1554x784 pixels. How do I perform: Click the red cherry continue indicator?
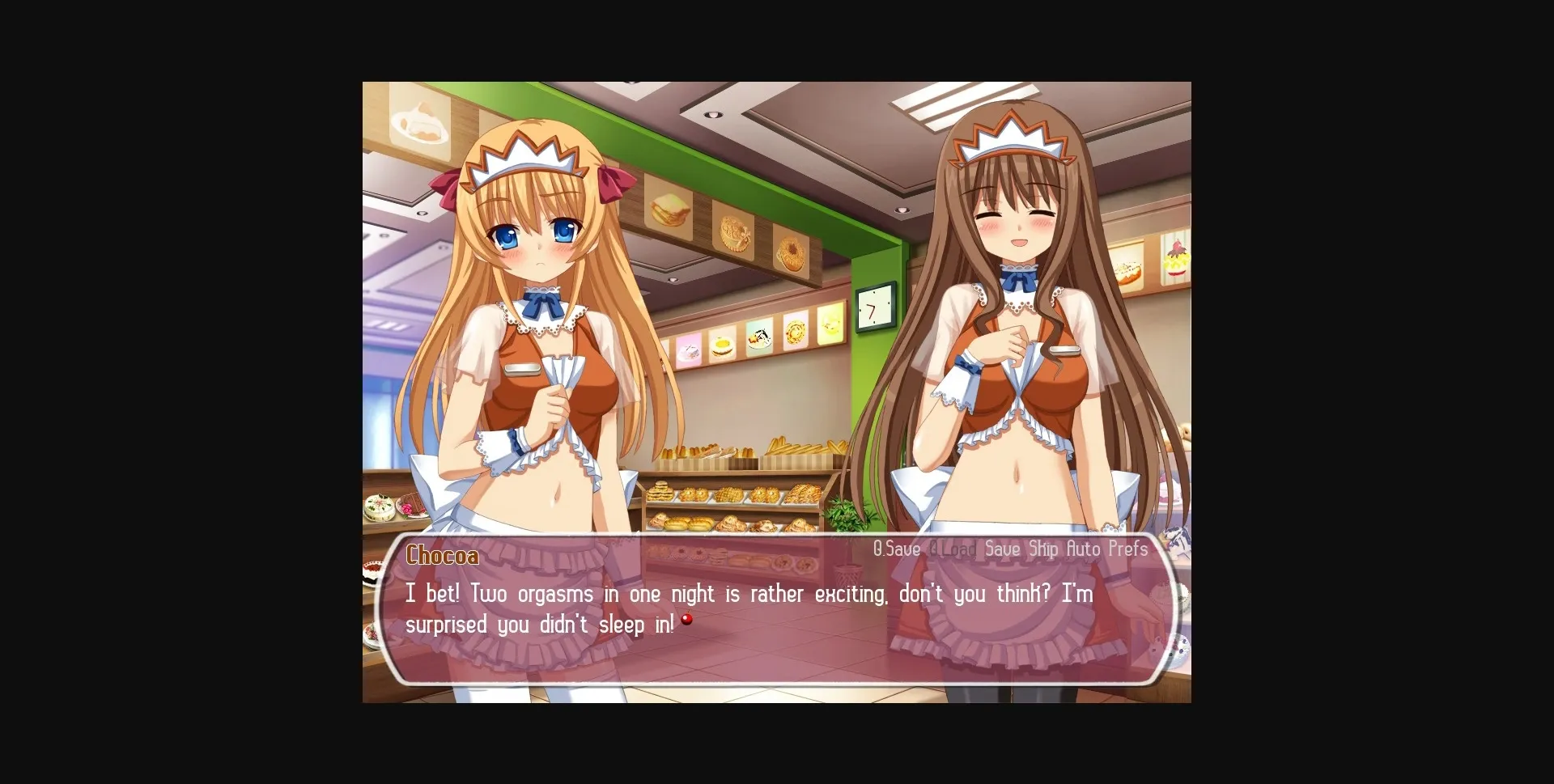point(687,619)
